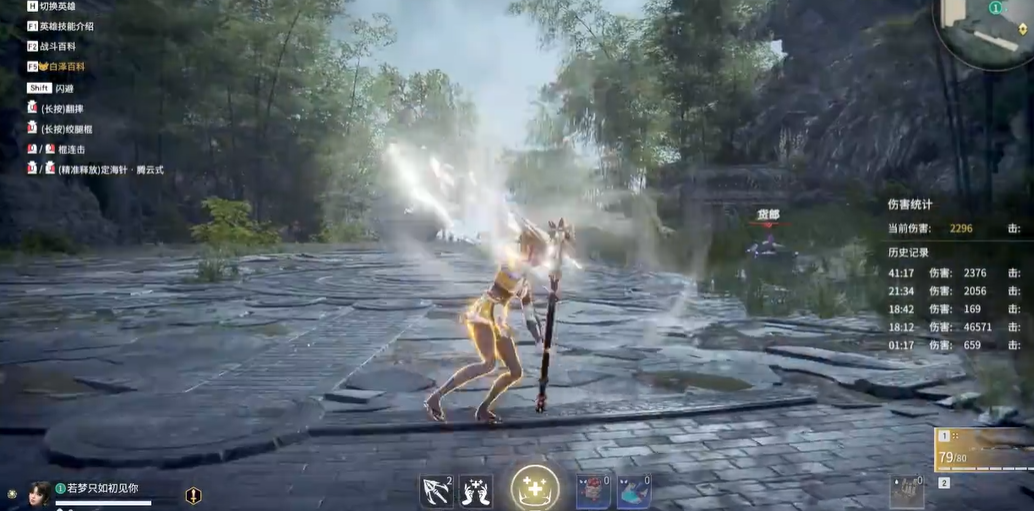Open the 白泽百科 guide entry
The height and width of the screenshot is (511, 1034).
66,67
